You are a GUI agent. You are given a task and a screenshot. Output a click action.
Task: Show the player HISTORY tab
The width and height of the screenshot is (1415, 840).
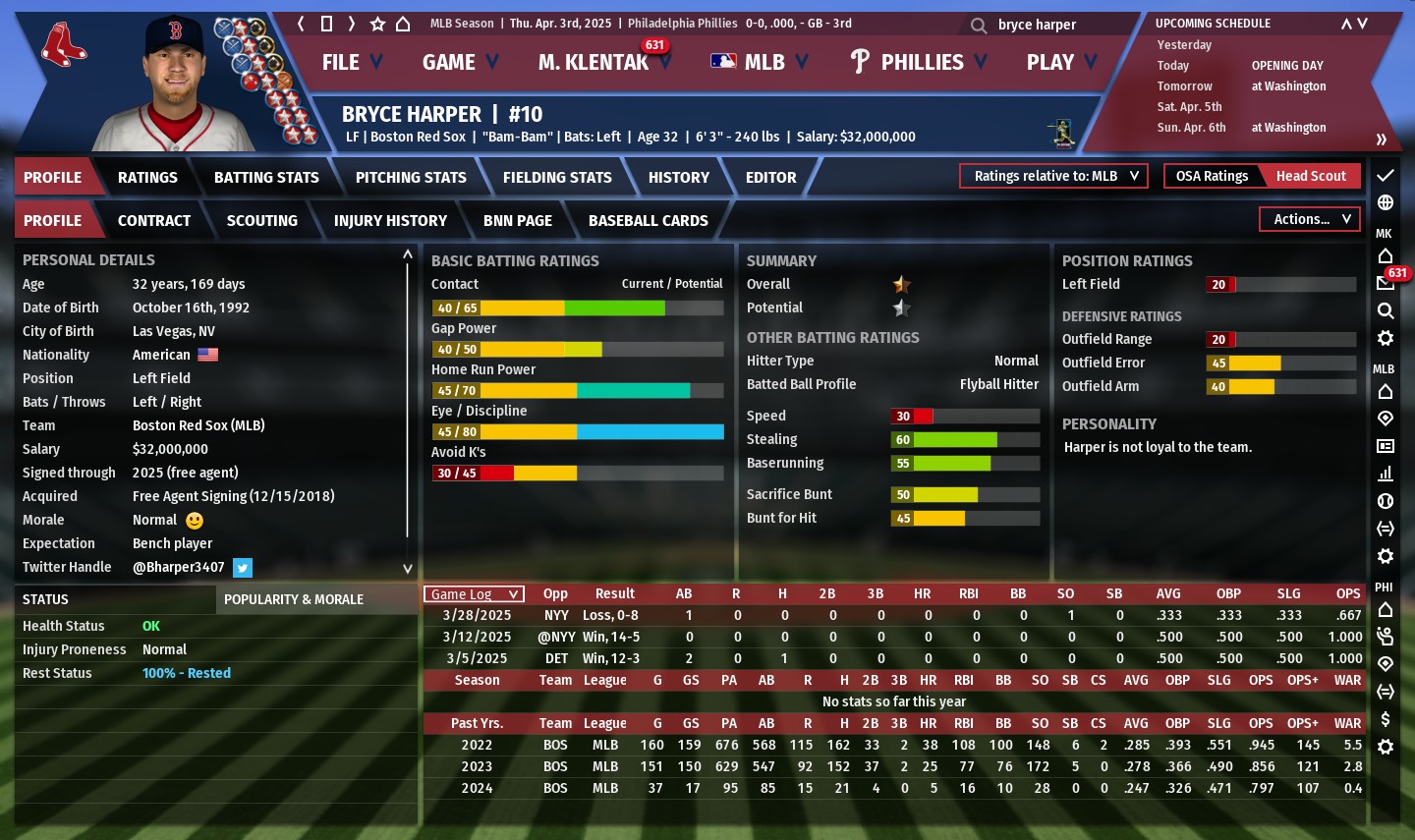click(678, 178)
